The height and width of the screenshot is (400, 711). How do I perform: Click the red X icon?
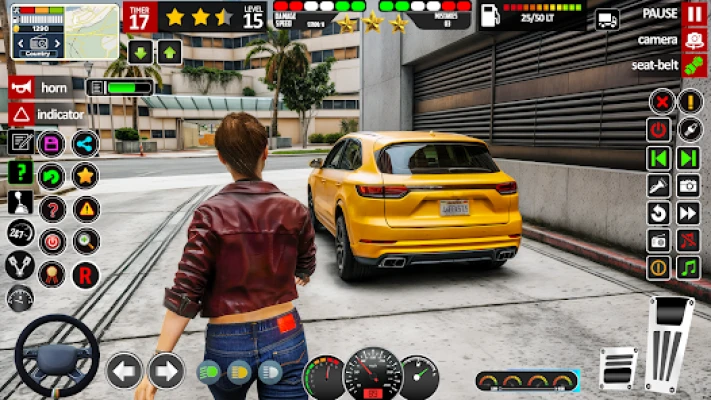tap(660, 101)
